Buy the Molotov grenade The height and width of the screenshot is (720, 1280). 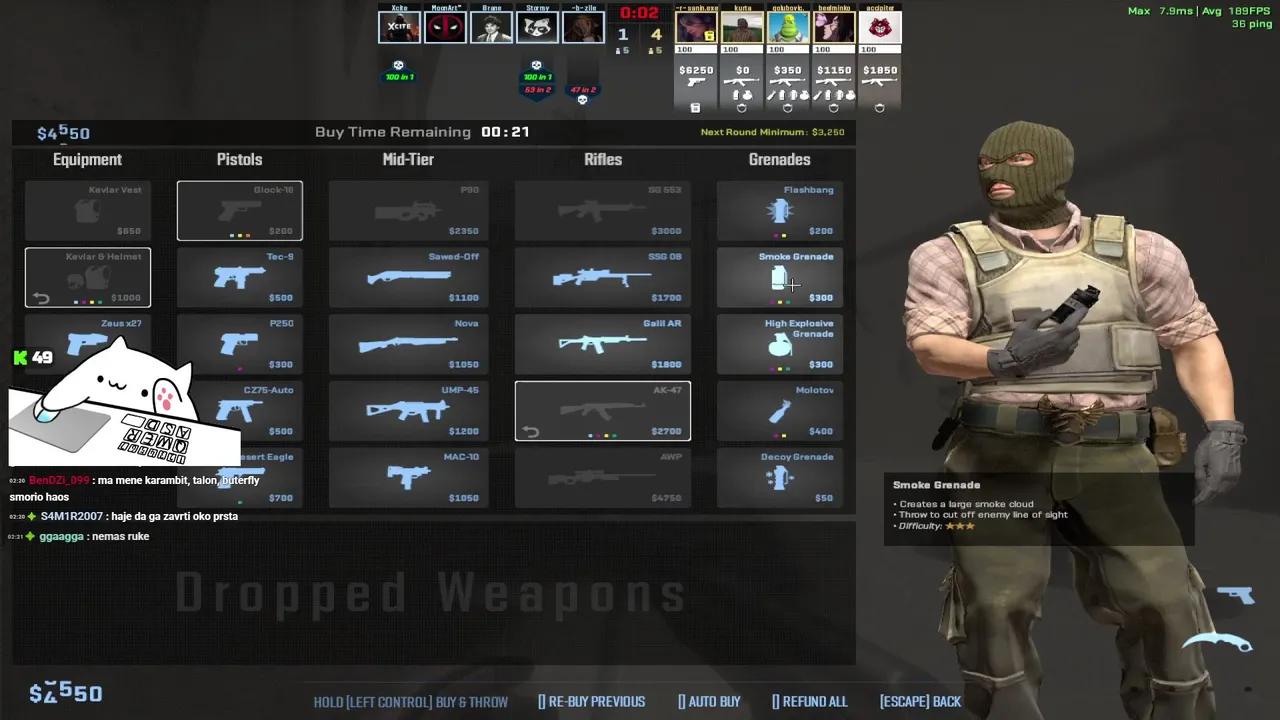tap(779, 410)
